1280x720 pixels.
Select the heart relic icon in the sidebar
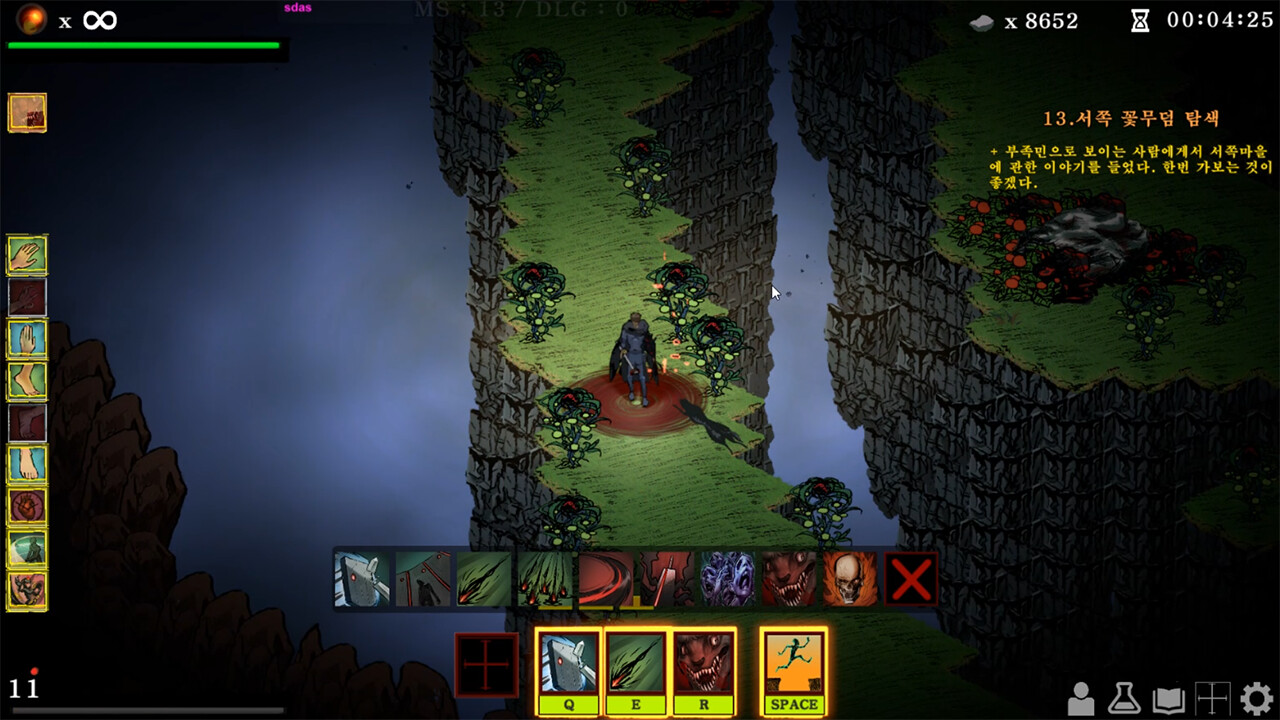[x=27, y=507]
